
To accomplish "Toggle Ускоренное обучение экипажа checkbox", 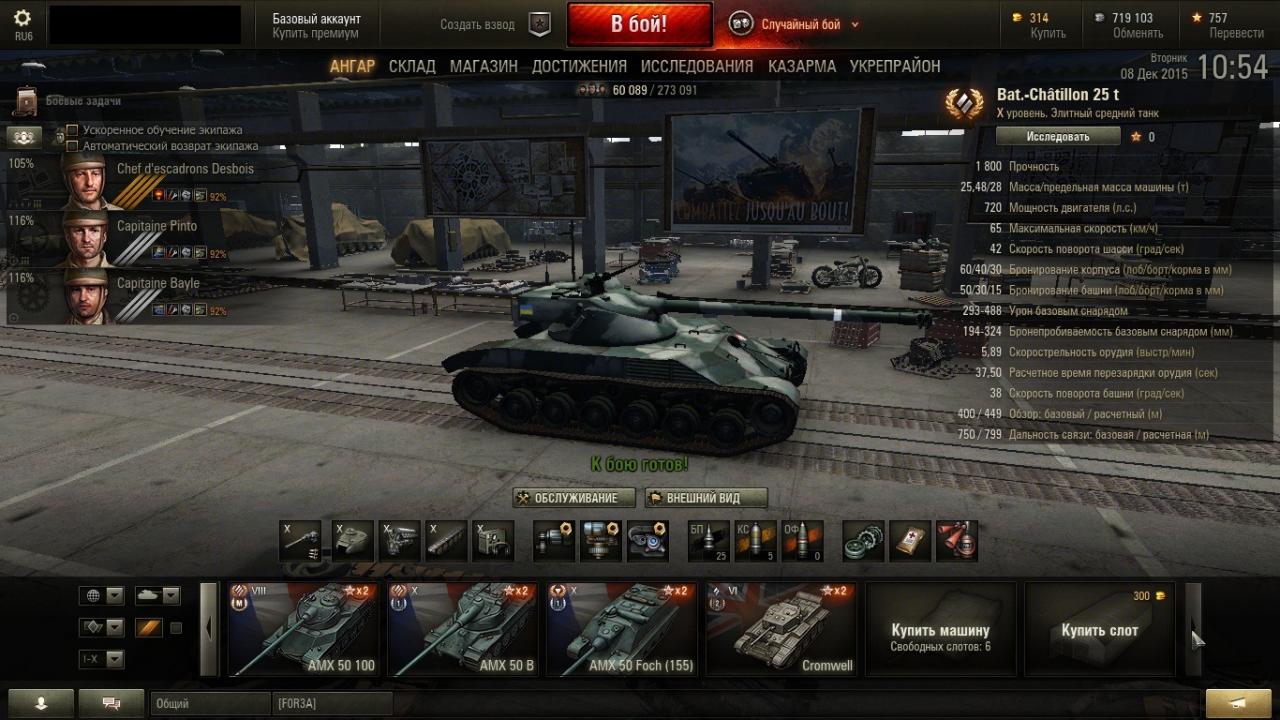I will pyautogui.click(x=72, y=130).
